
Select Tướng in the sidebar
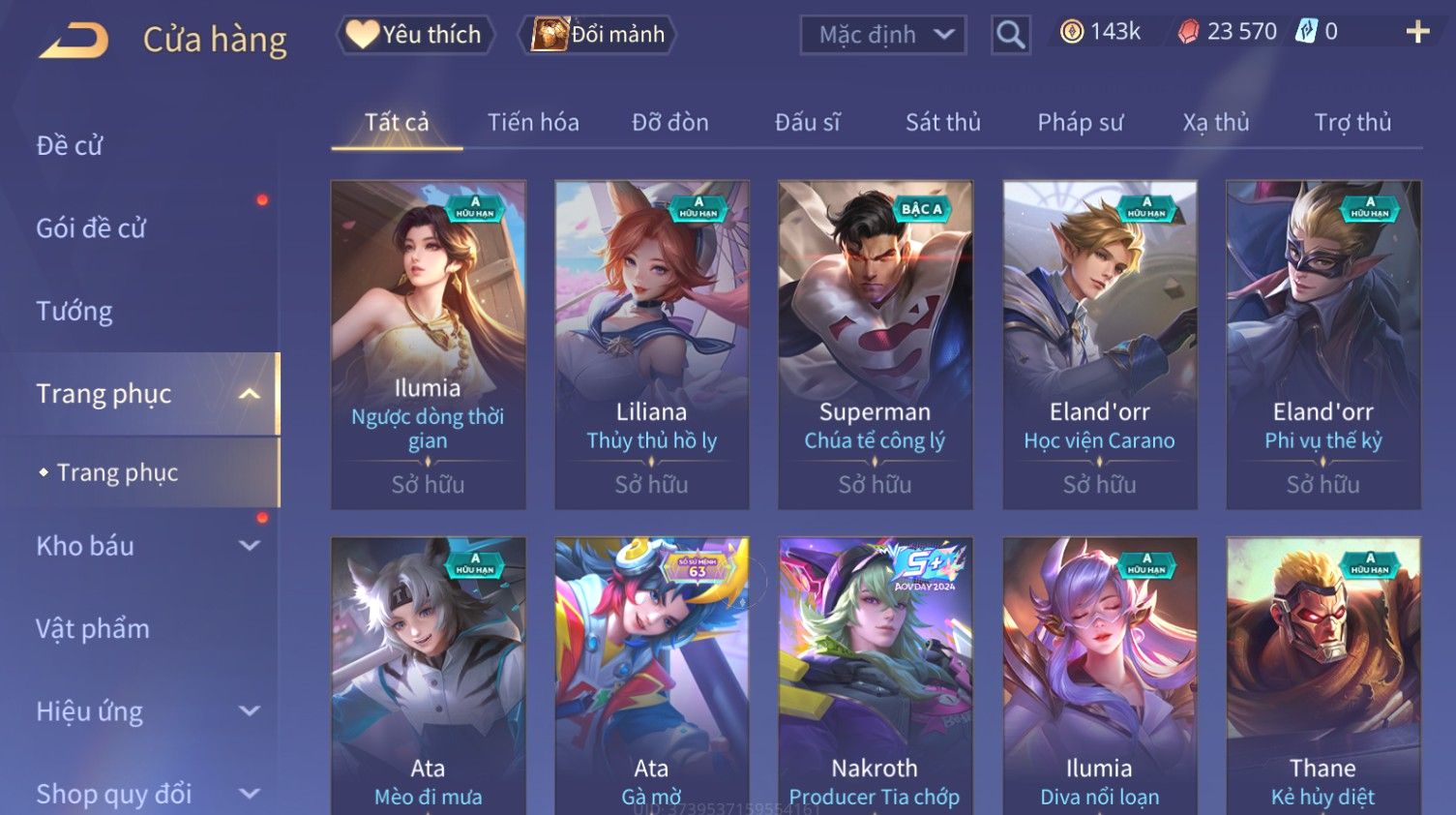[x=74, y=312]
